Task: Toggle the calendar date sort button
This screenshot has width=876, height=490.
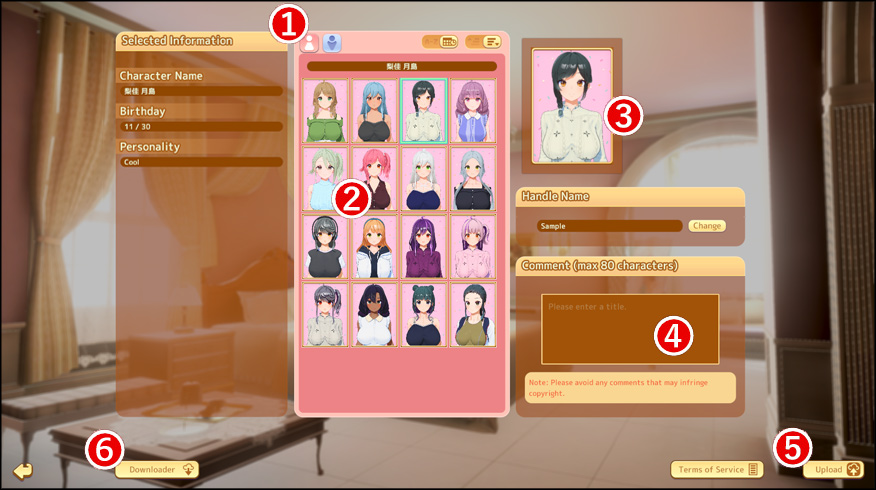Action: pos(441,42)
